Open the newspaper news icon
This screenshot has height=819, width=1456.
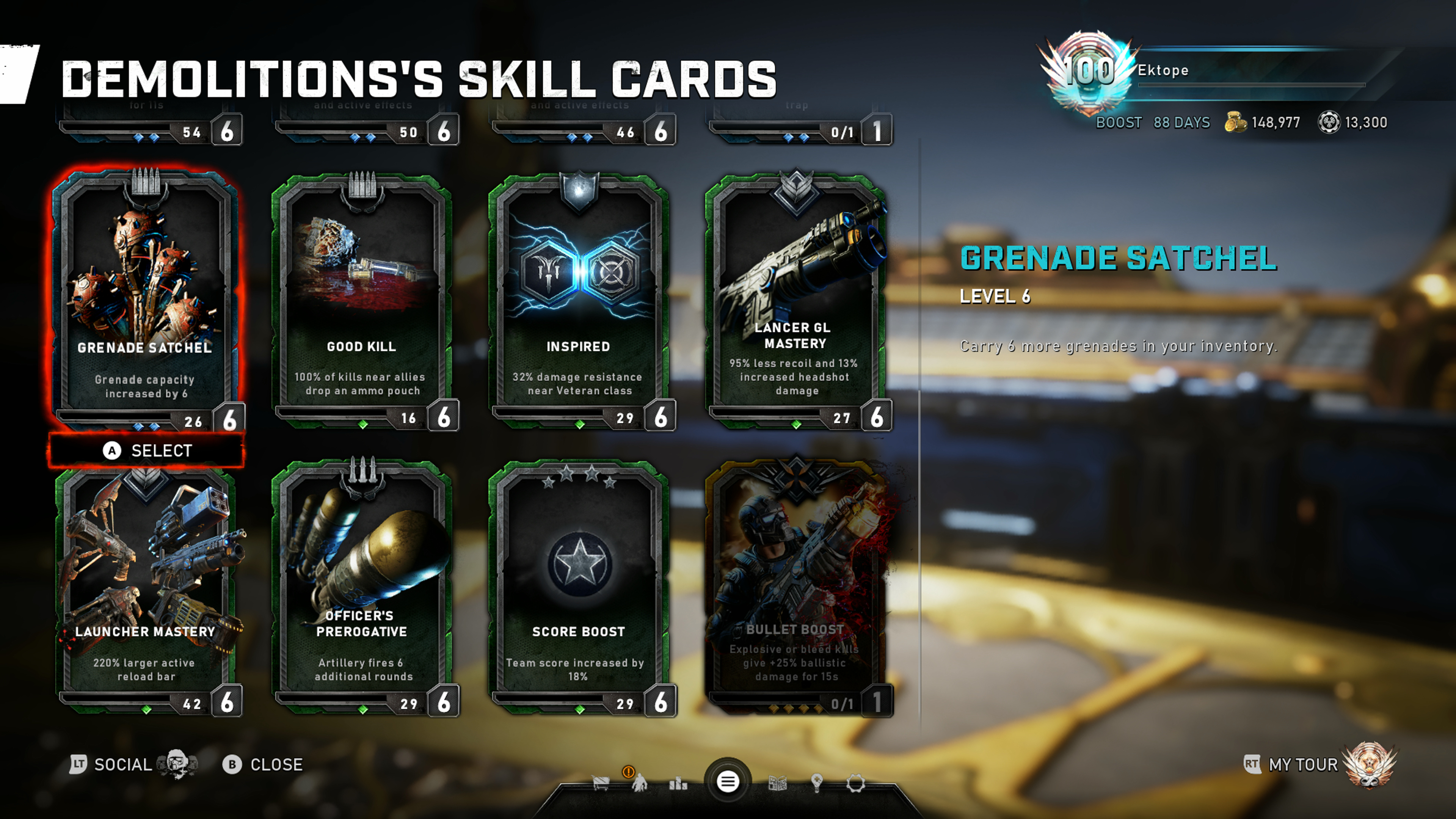click(x=778, y=783)
